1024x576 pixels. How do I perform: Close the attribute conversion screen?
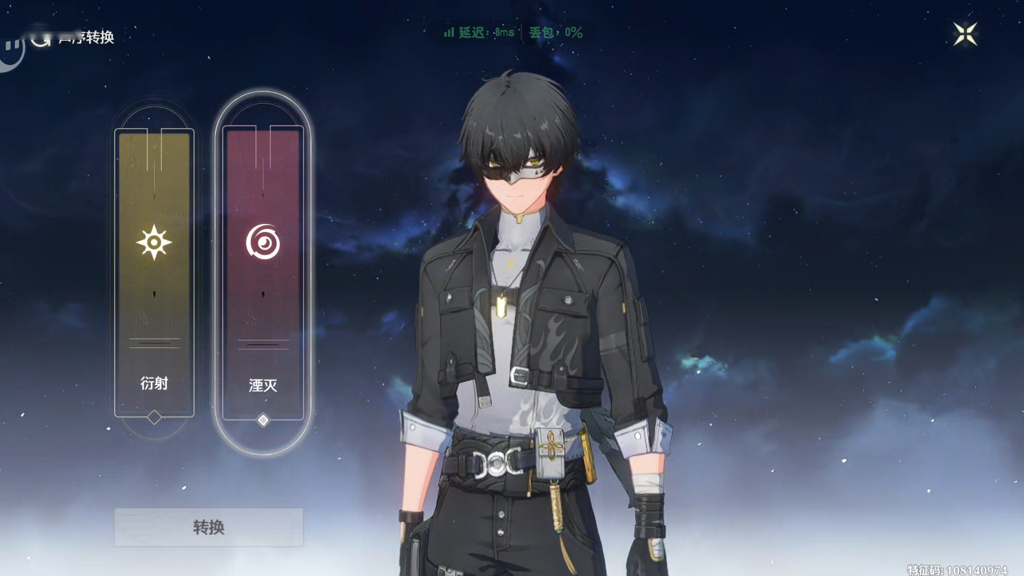coord(965,34)
